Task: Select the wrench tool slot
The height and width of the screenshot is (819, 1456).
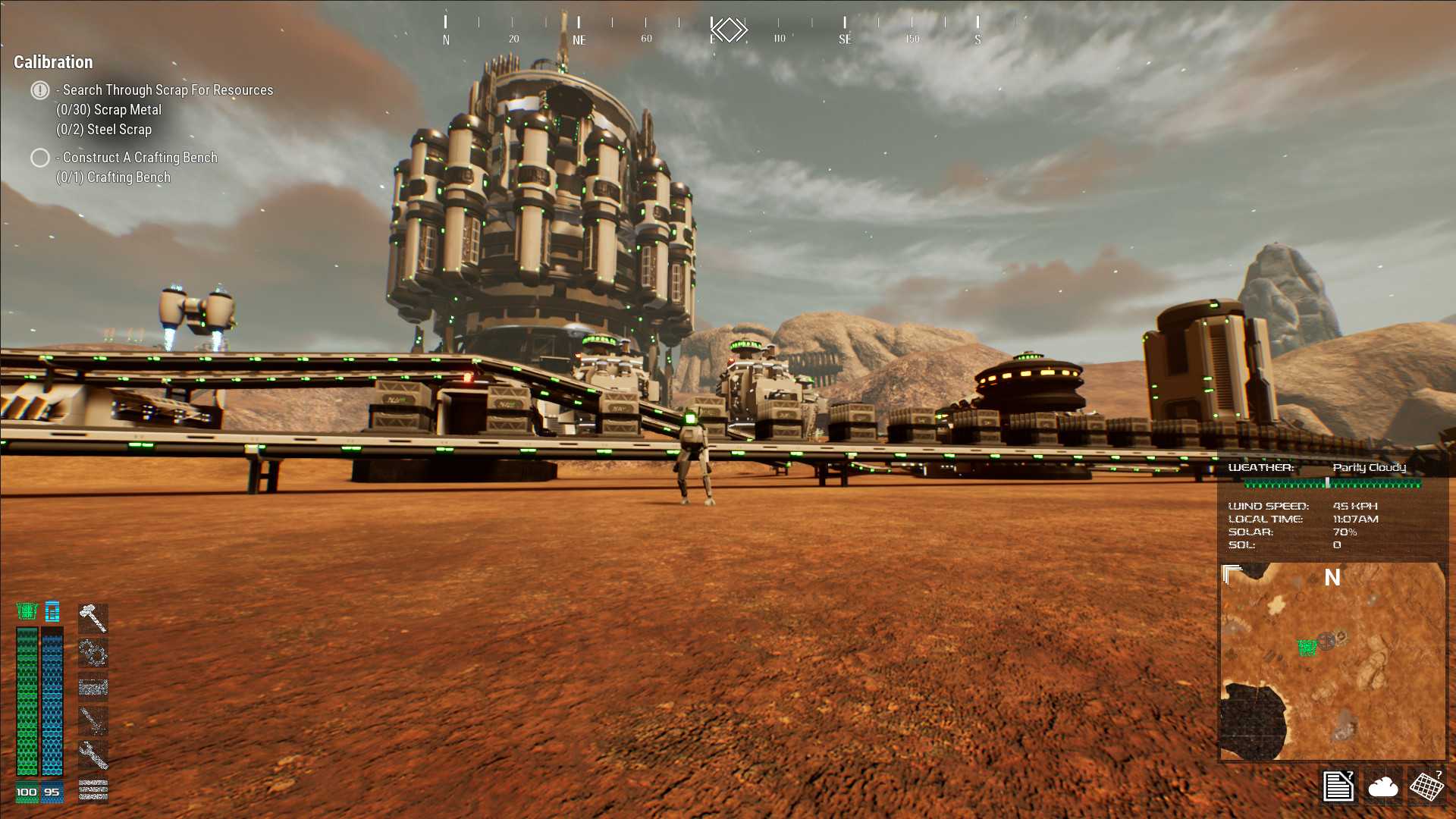Action: [x=93, y=755]
